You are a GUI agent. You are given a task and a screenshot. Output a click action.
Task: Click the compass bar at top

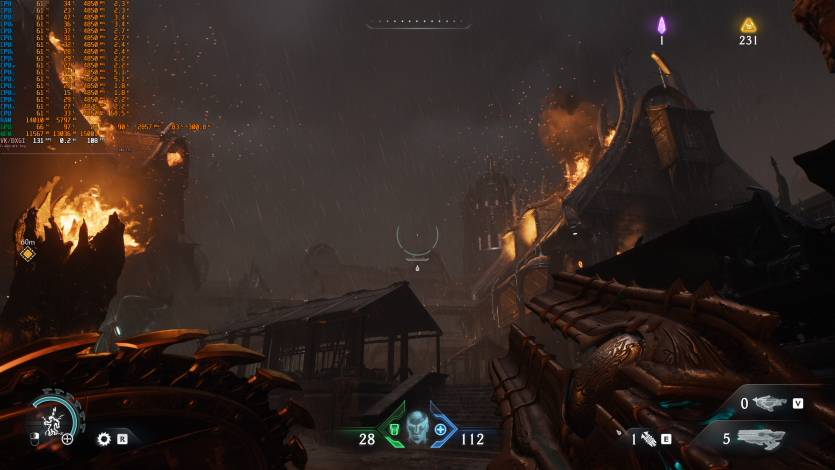click(x=418, y=21)
